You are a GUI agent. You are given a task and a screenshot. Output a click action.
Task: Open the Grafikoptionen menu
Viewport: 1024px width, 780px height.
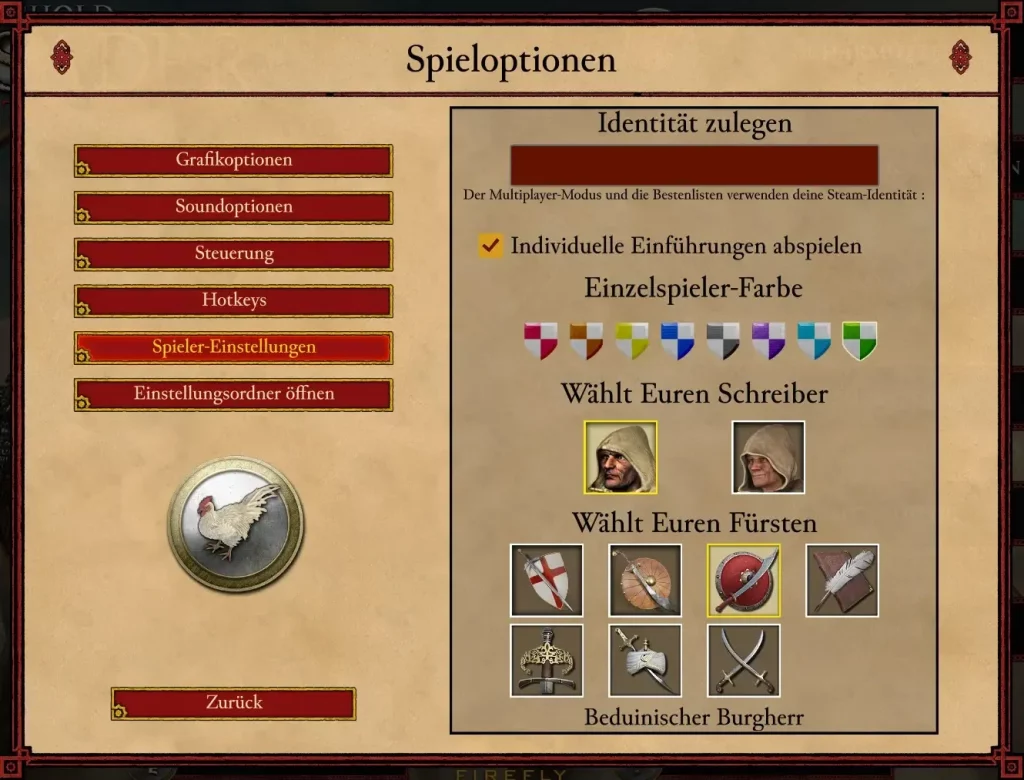point(234,160)
